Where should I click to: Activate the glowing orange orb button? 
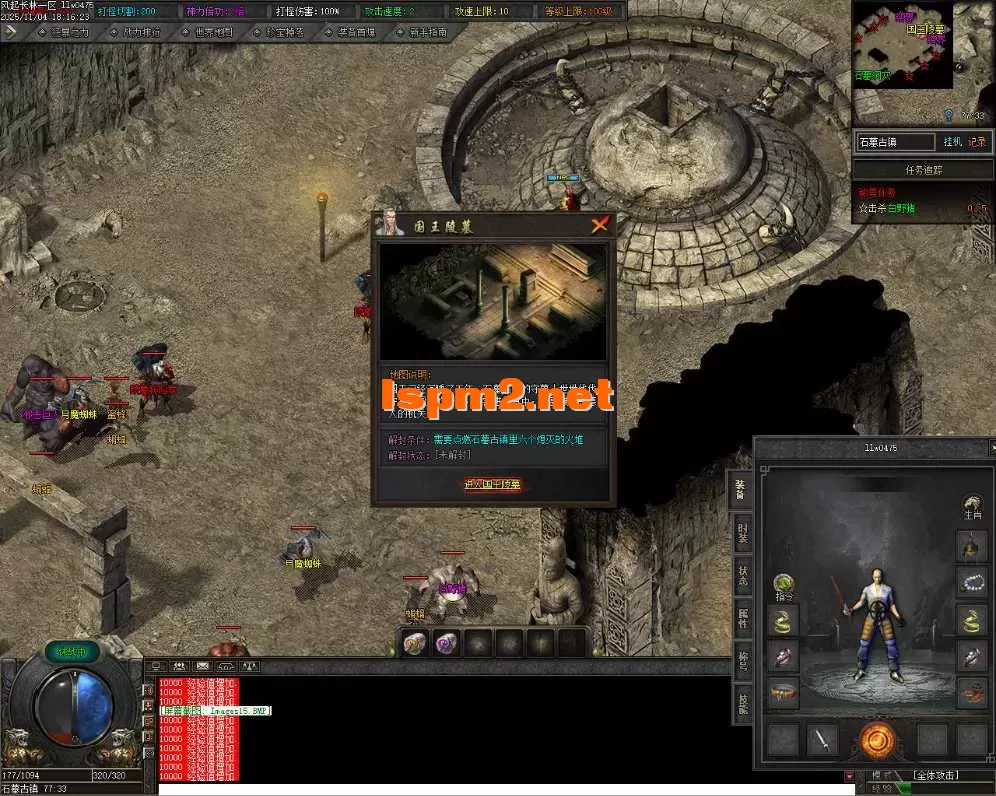(877, 740)
